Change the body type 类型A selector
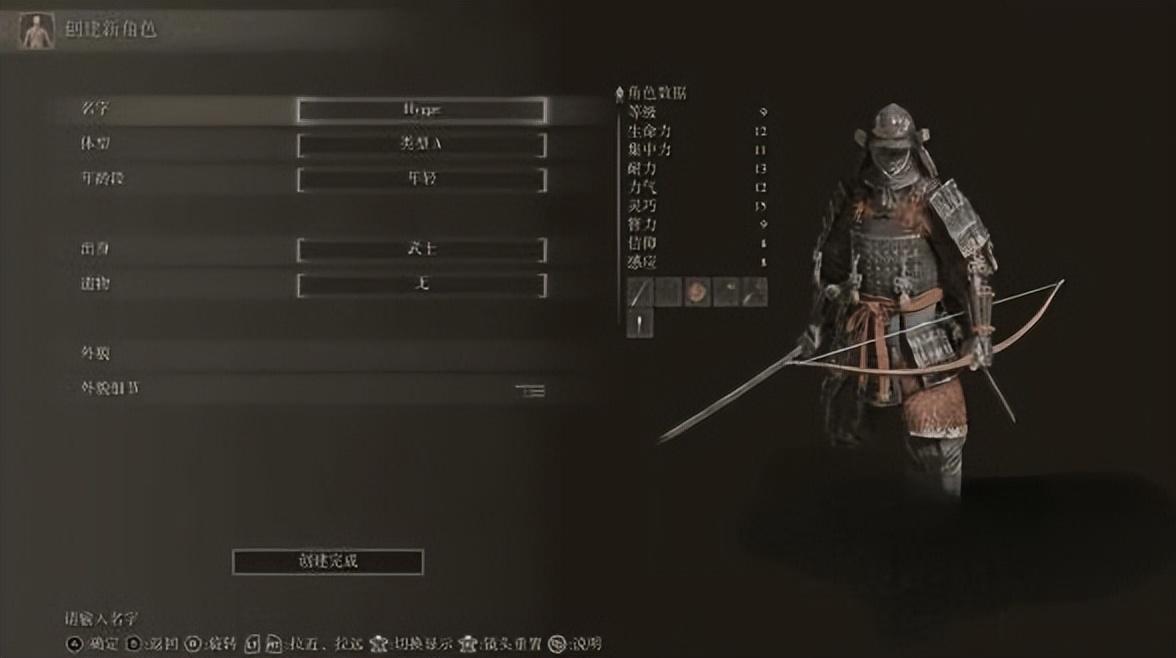 click(x=421, y=145)
